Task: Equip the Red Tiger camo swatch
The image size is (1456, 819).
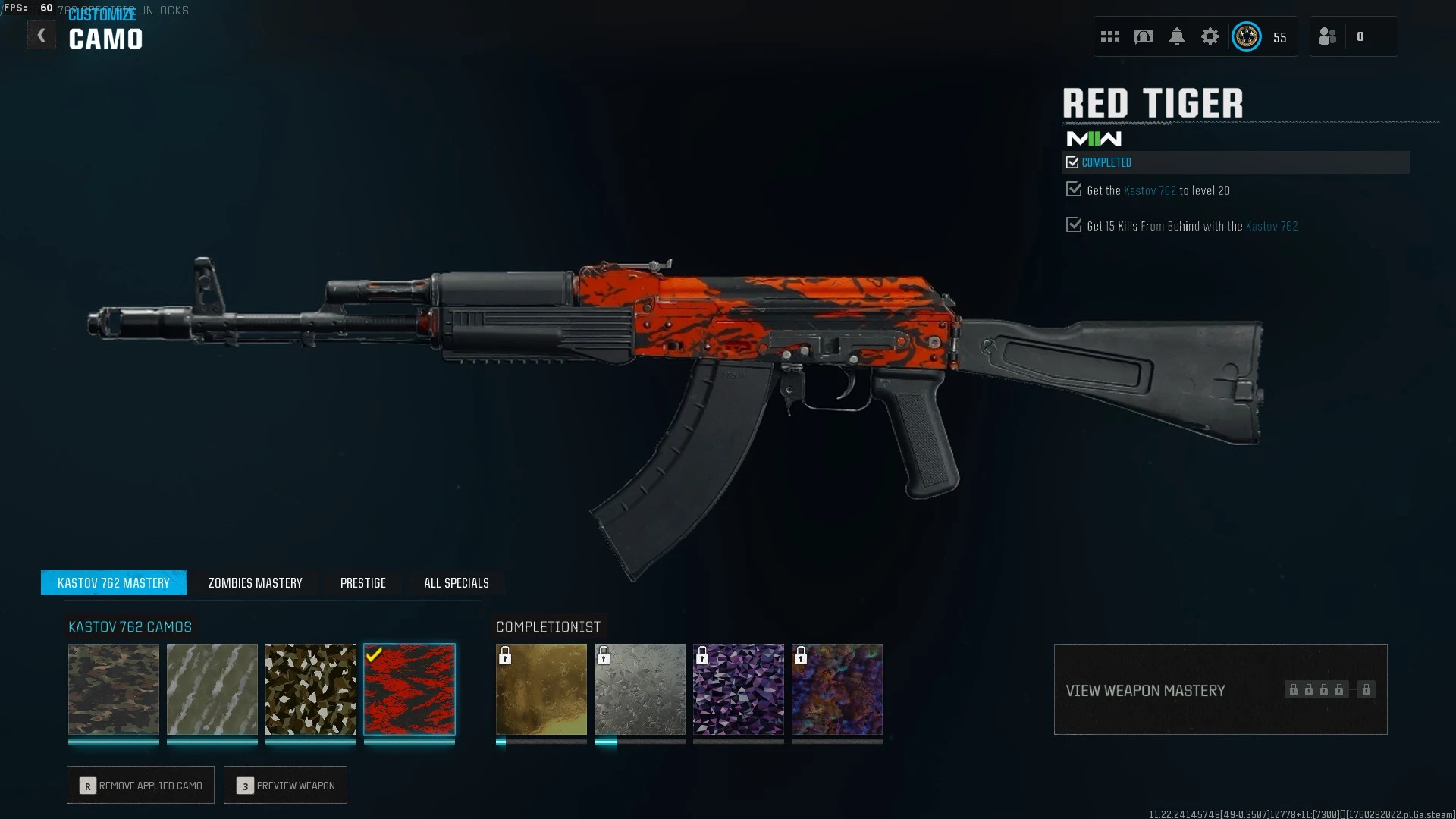Action: click(409, 689)
